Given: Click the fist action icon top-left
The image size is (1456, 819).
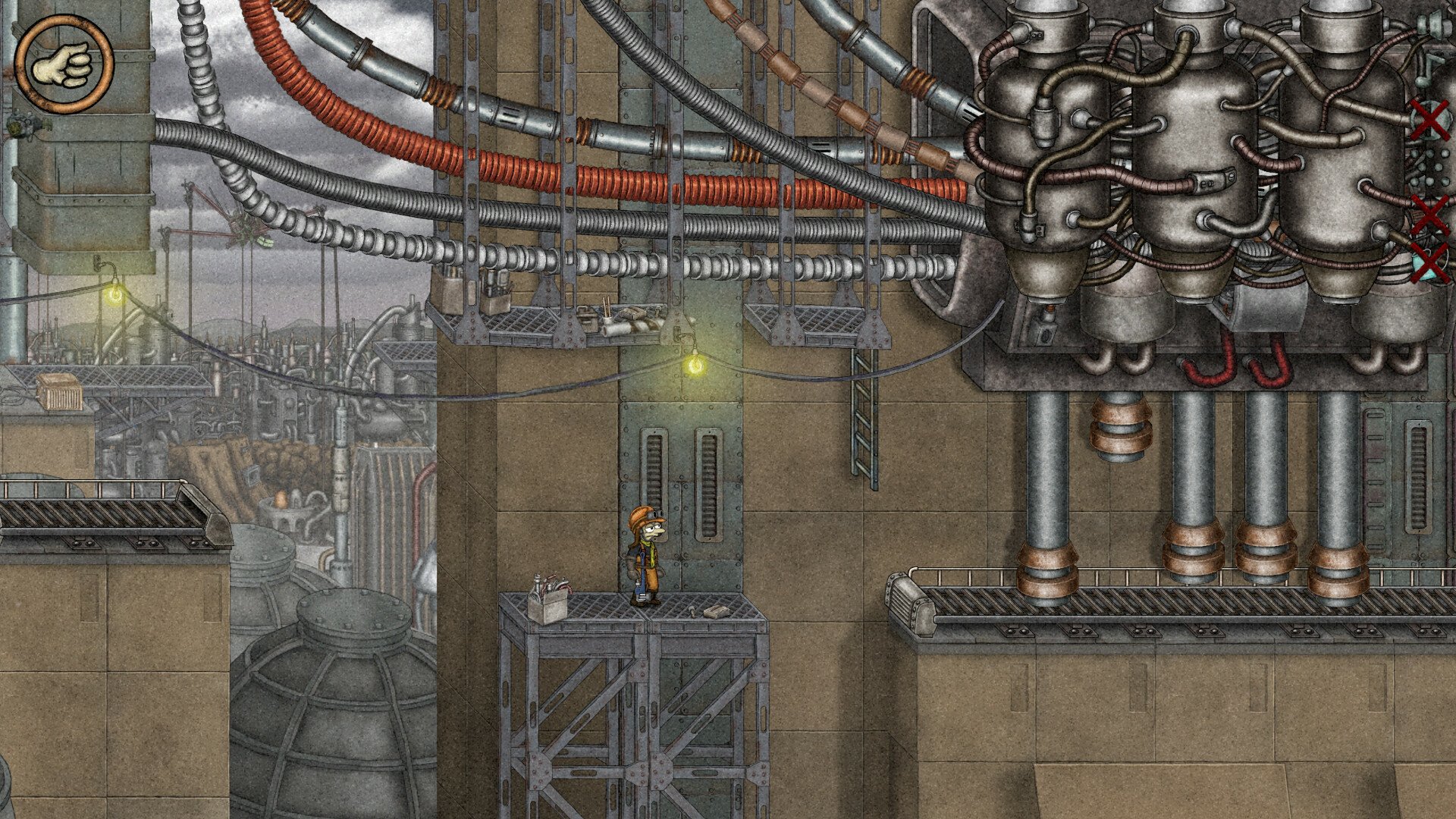Looking at the screenshot, I should pos(64,62).
